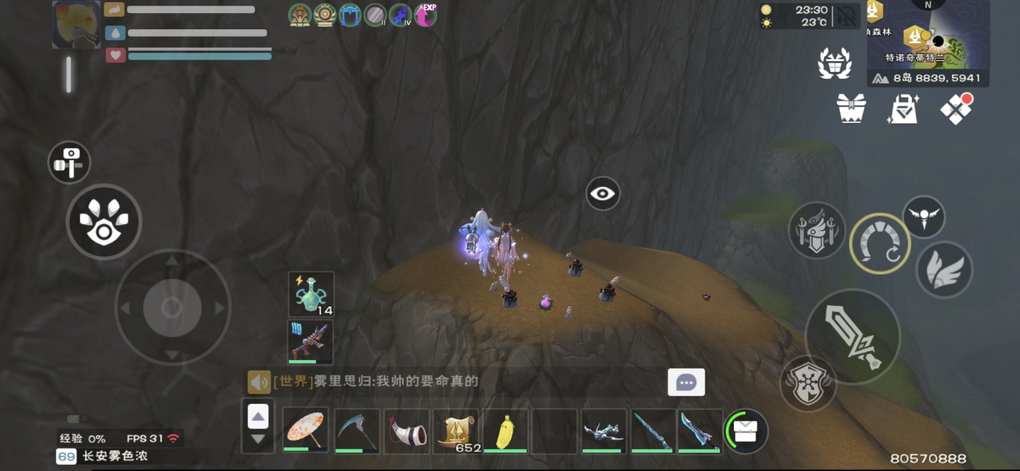Open the chat speech bubble button
Image resolution: width=1020 pixels, height=471 pixels.
pyautogui.click(x=686, y=382)
